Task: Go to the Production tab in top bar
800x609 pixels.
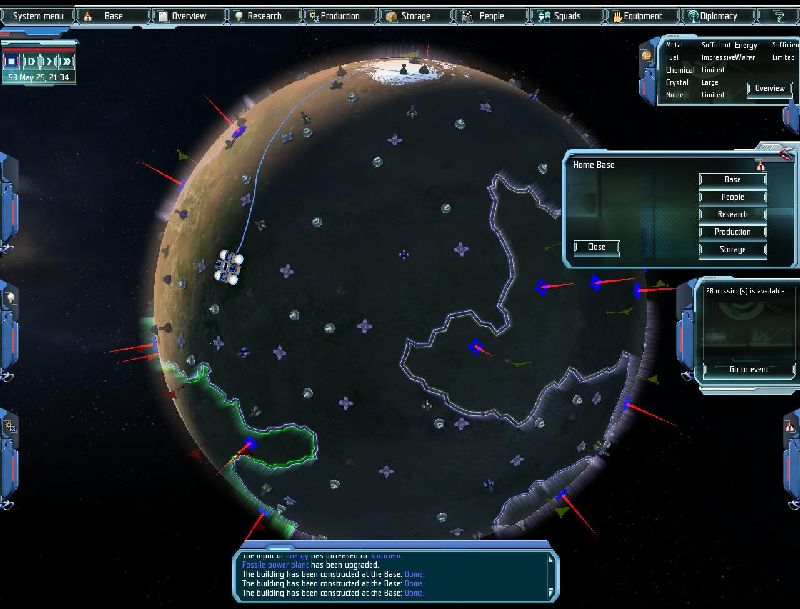Action: (338, 16)
